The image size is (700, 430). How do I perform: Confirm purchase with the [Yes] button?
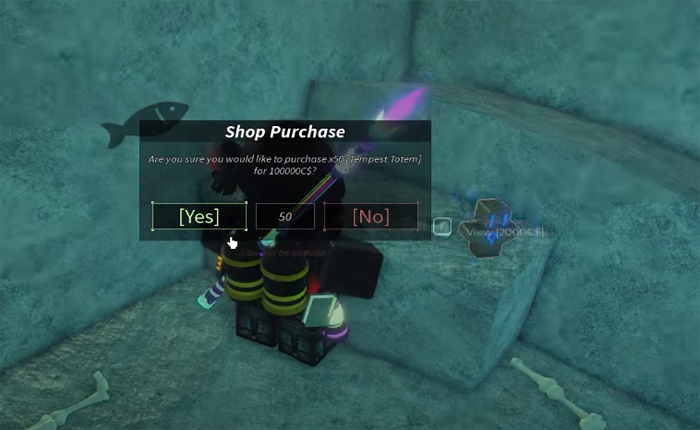(x=199, y=216)
